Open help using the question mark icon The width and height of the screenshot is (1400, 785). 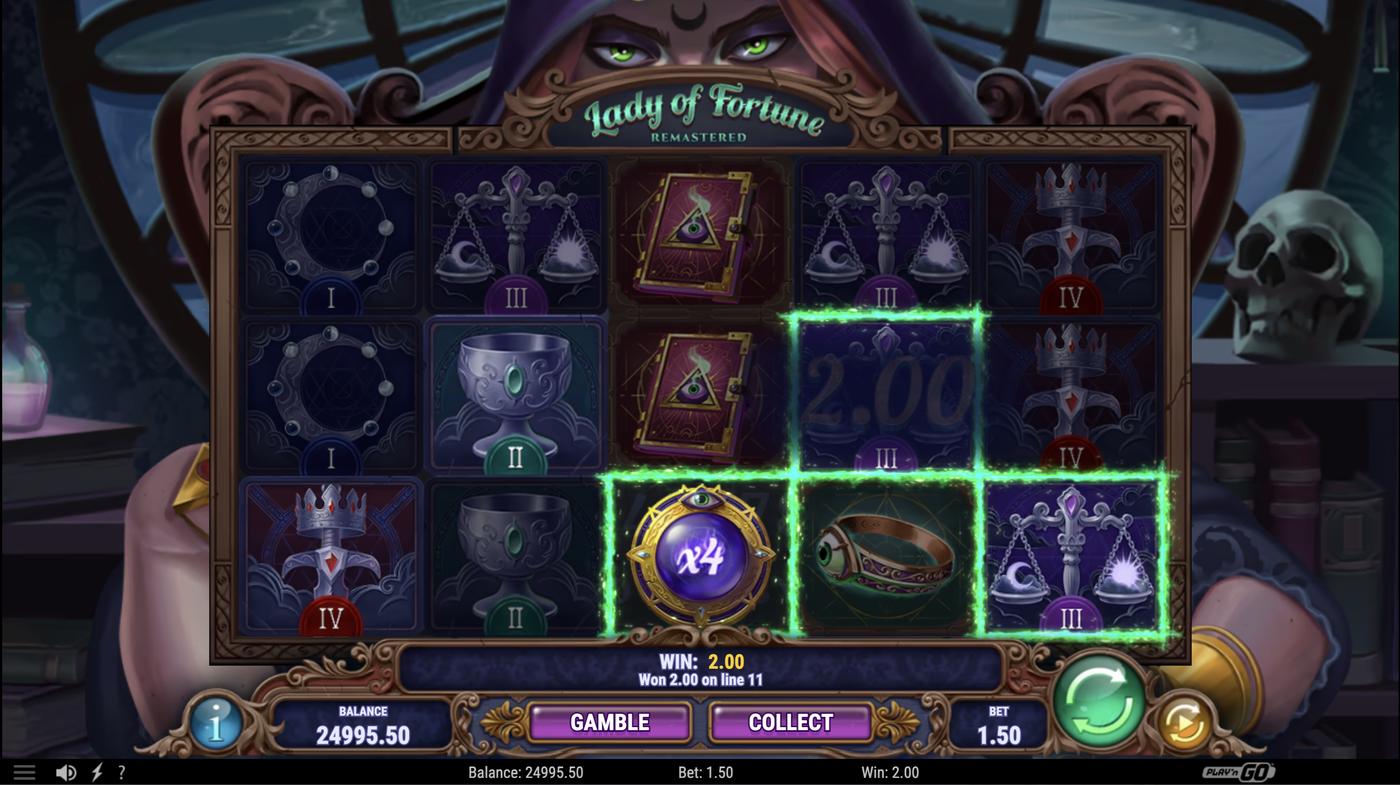pyautogui.click(x=122, y=770)
